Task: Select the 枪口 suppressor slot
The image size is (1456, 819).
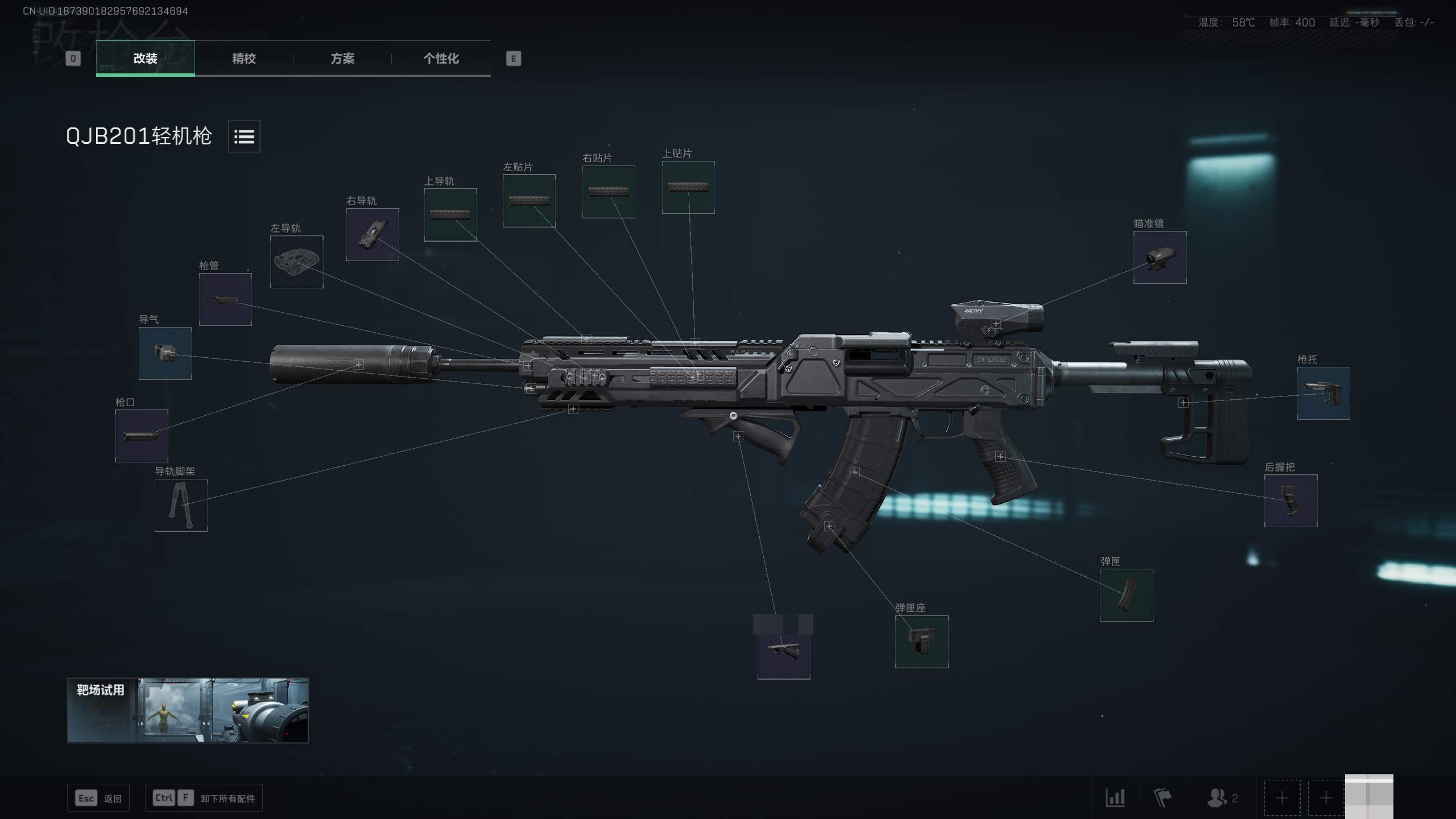Action: [x=142, y=436]
